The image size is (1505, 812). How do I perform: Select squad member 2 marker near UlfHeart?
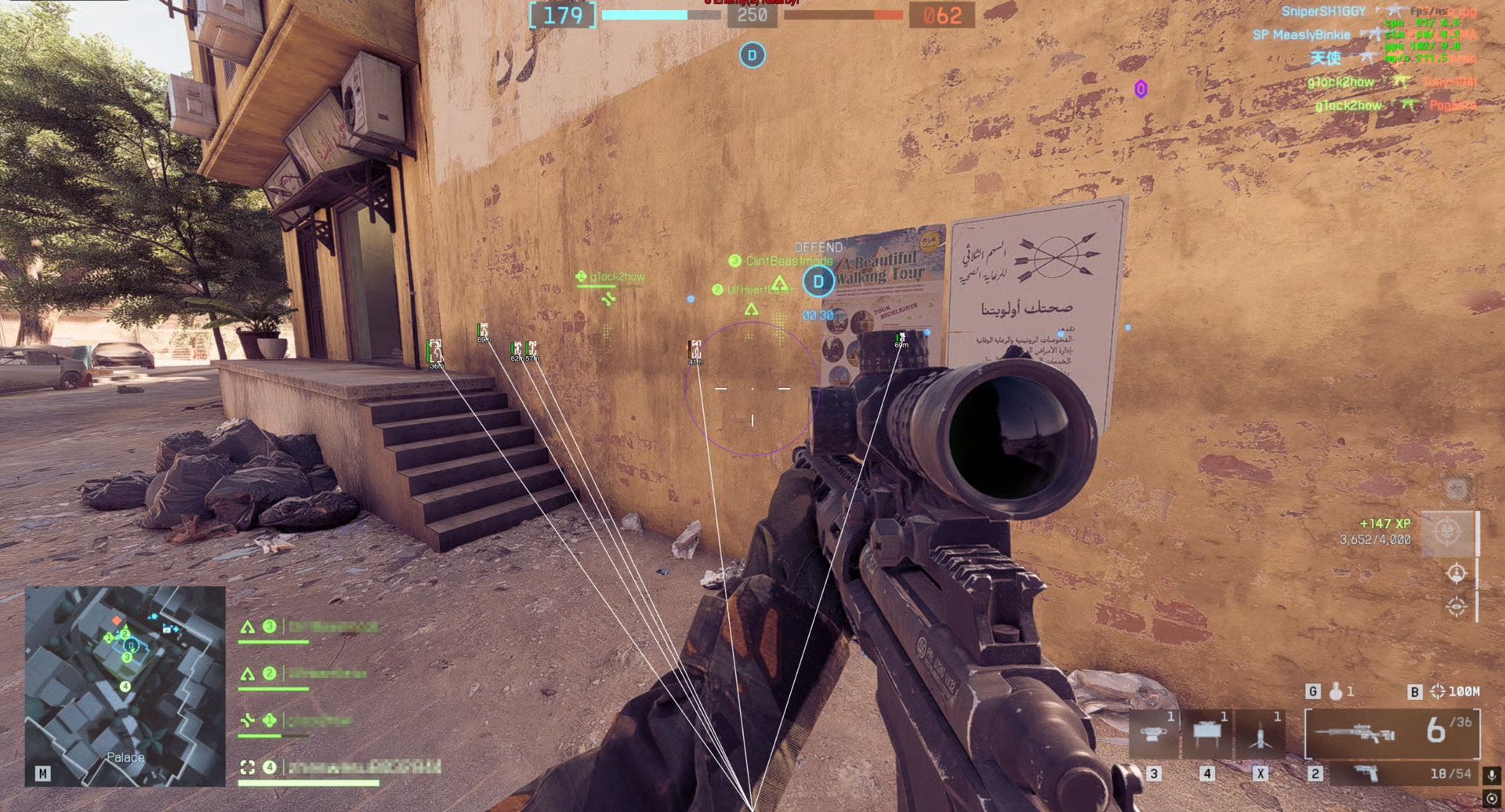pyautogui.click(x=716, y=288)
